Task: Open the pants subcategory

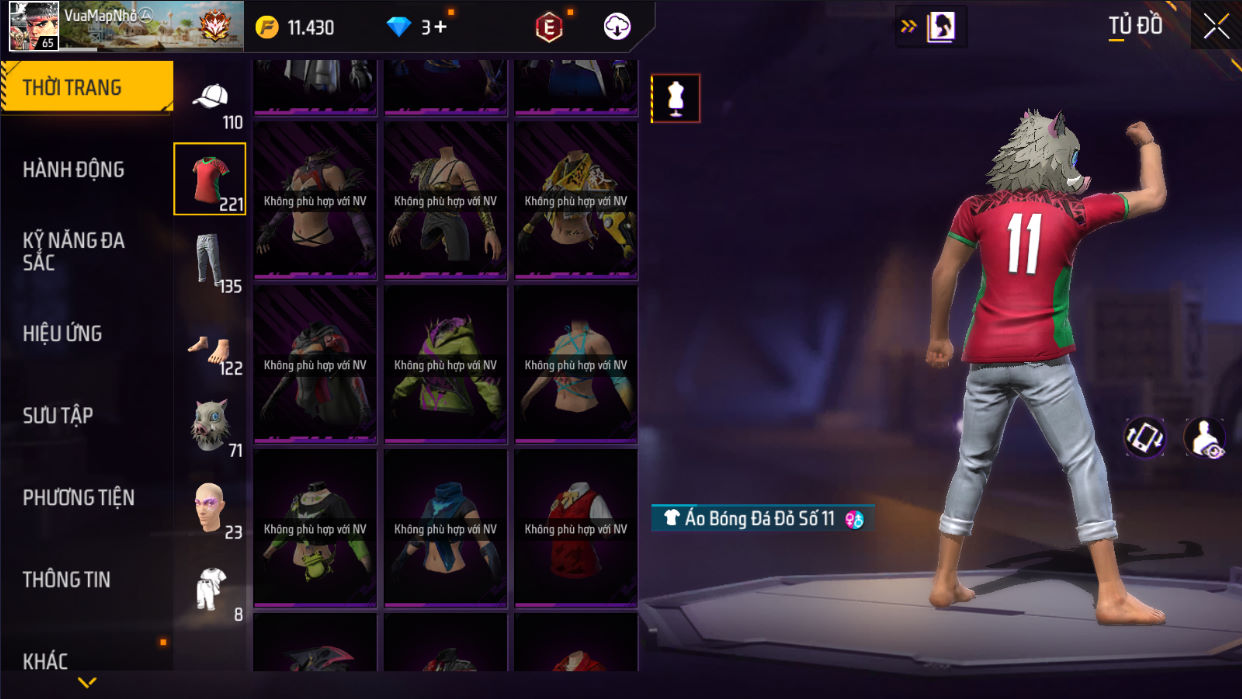Action: pos(210,261)
